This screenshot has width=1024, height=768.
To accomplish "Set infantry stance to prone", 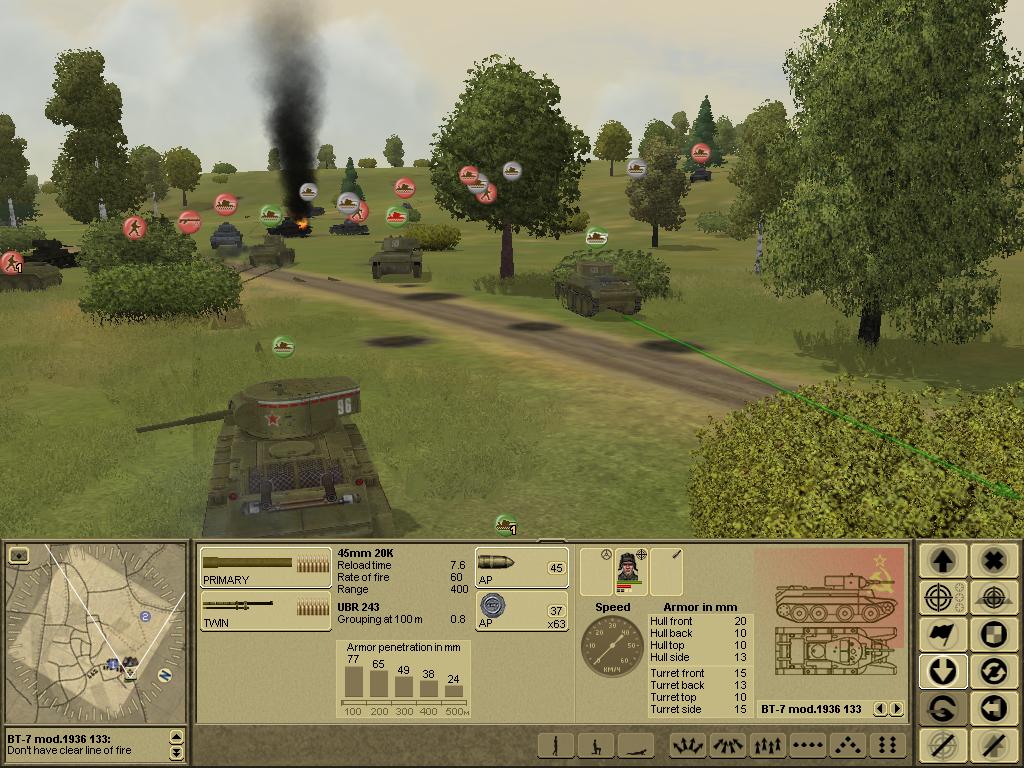I will (x=635, y=746).
